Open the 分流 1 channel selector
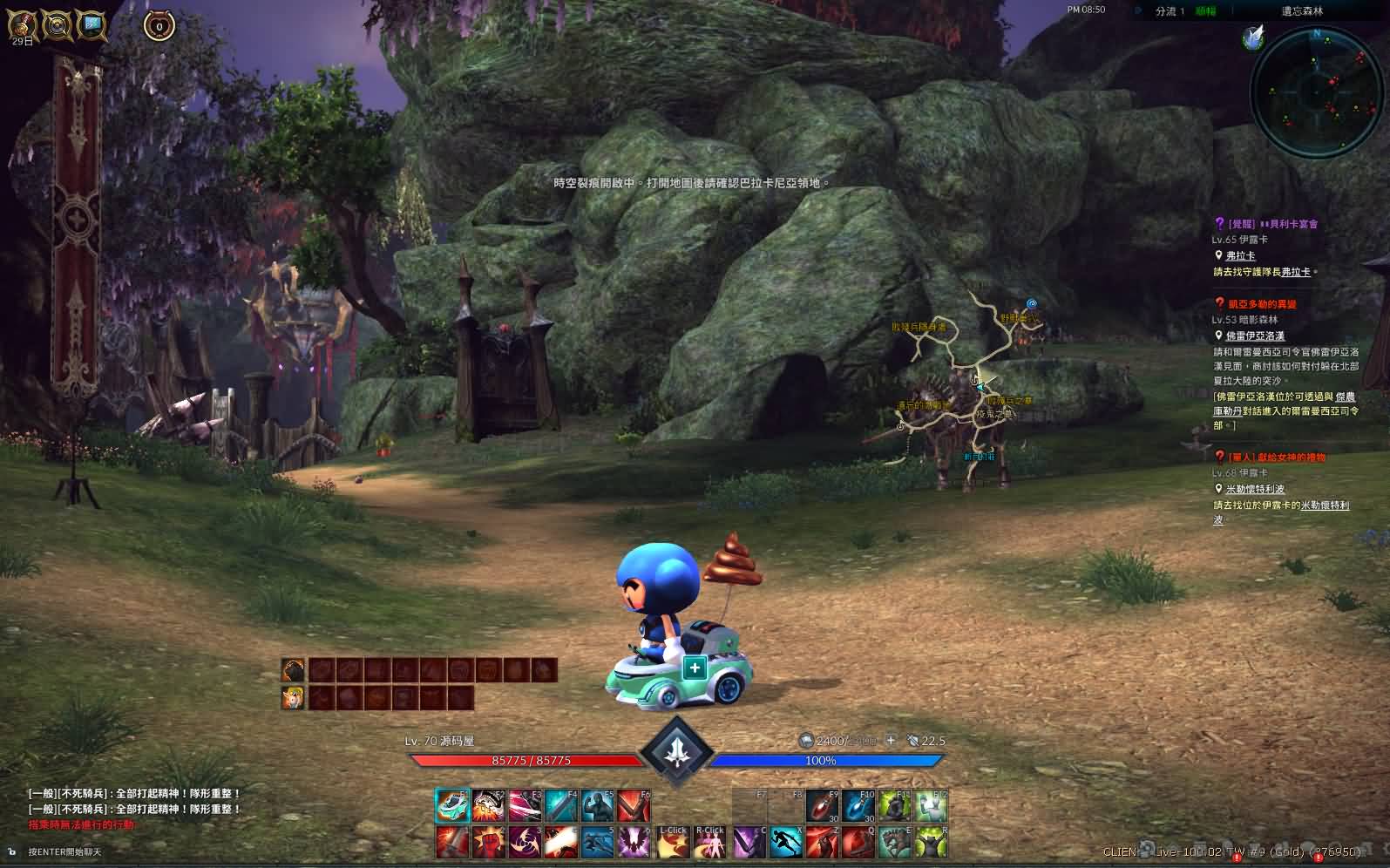This screenshot has width=1390, height=868. pos(1170,11)
